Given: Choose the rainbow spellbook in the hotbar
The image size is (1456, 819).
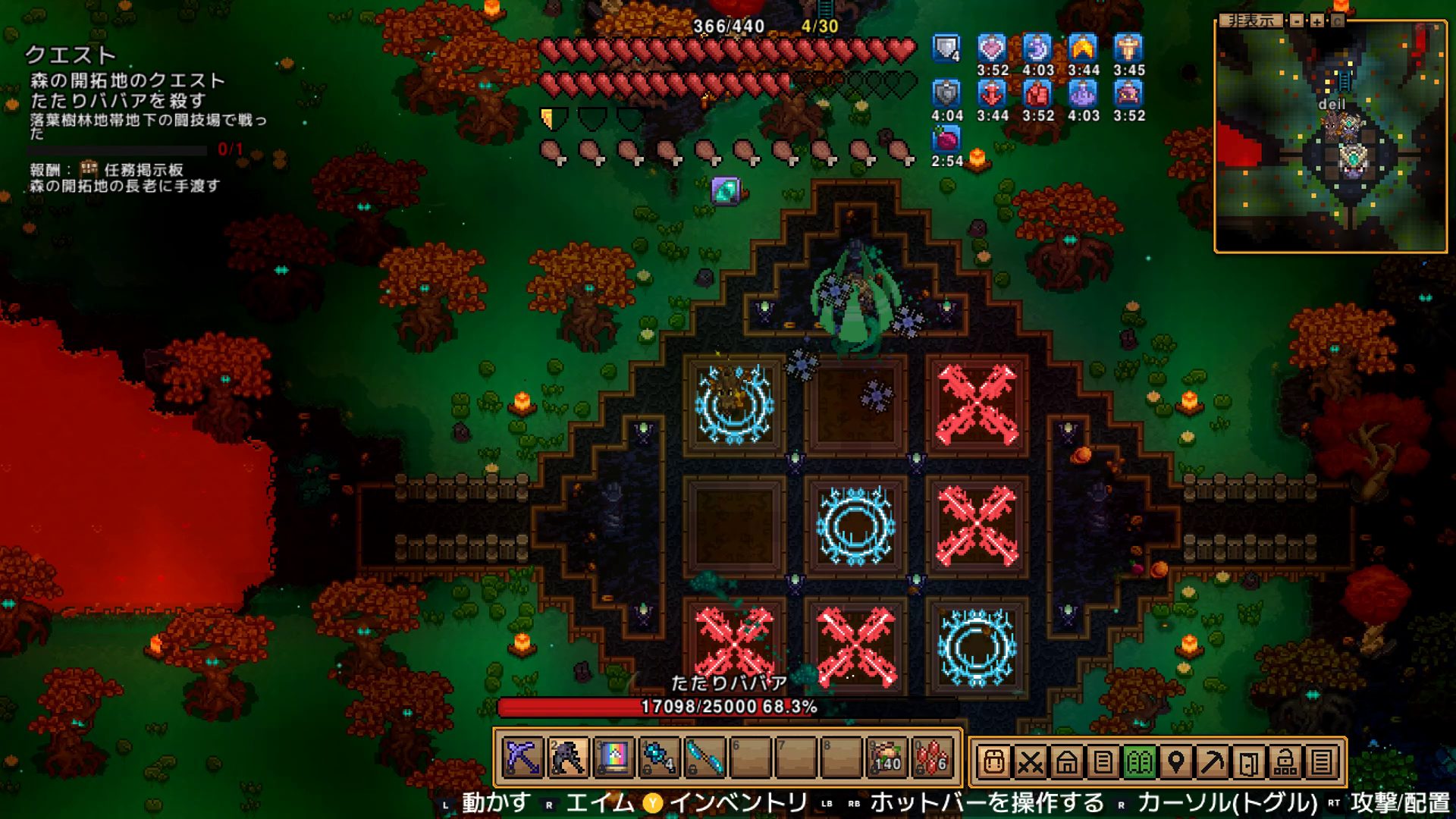Looking at the screenshot, I should pyautogui.click(x=613, y=758).
